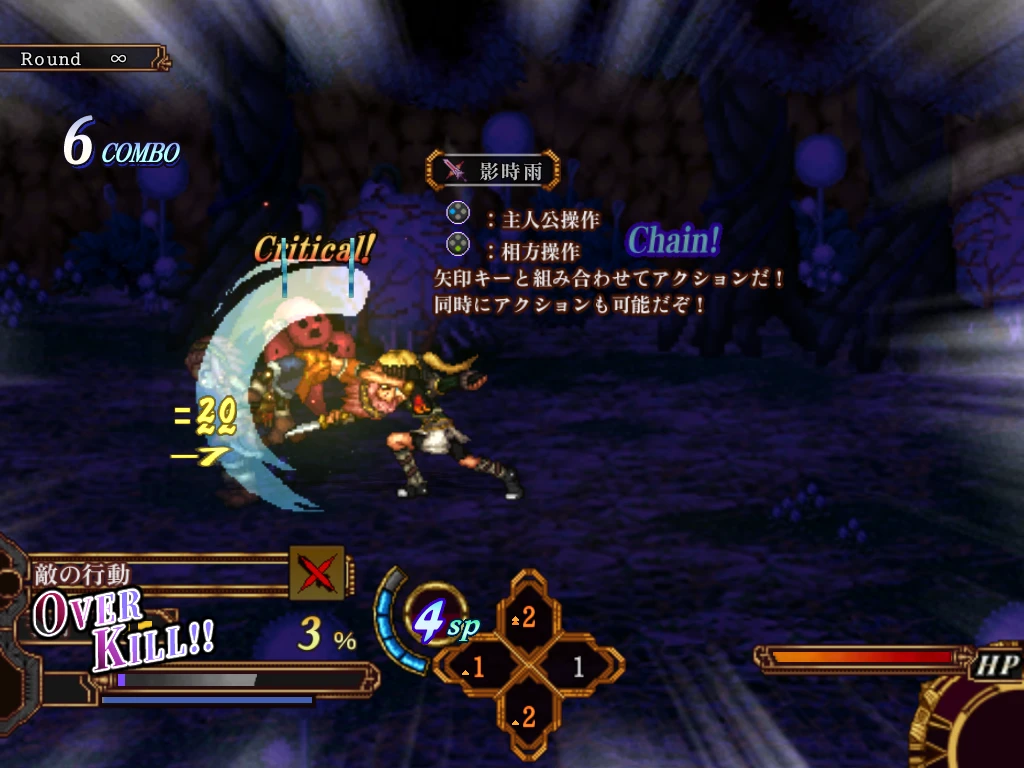The width and height of the screenshot is (1024, 768).
Task: Click the red crossed enemy action icon
Action: coord(317,573)
